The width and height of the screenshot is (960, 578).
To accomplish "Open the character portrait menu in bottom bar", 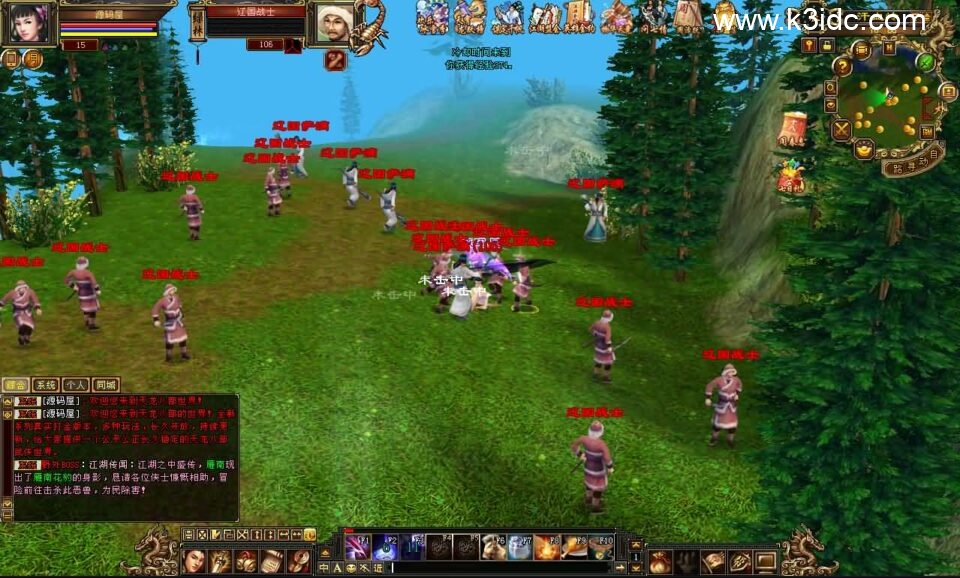I will coord(193,561).
